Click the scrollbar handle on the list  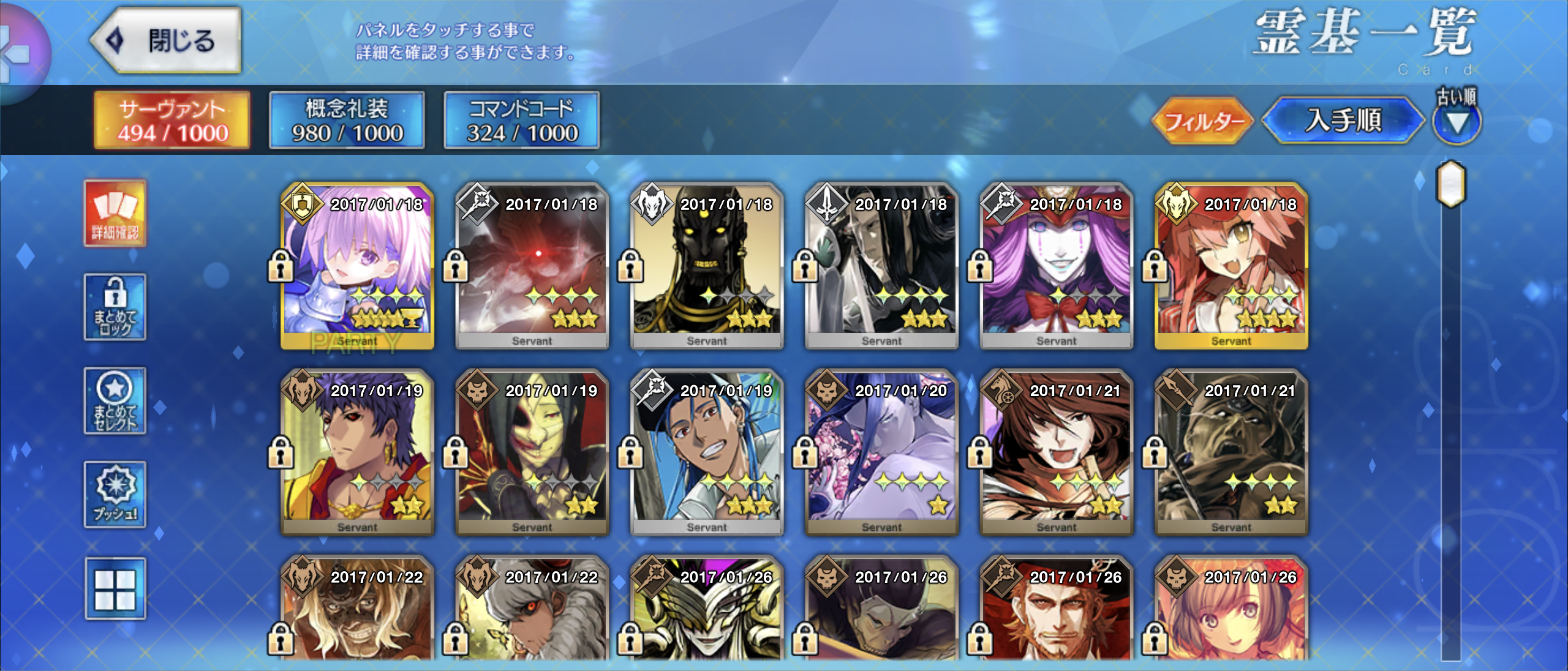pyautogui.click(x=1450, y=184)
